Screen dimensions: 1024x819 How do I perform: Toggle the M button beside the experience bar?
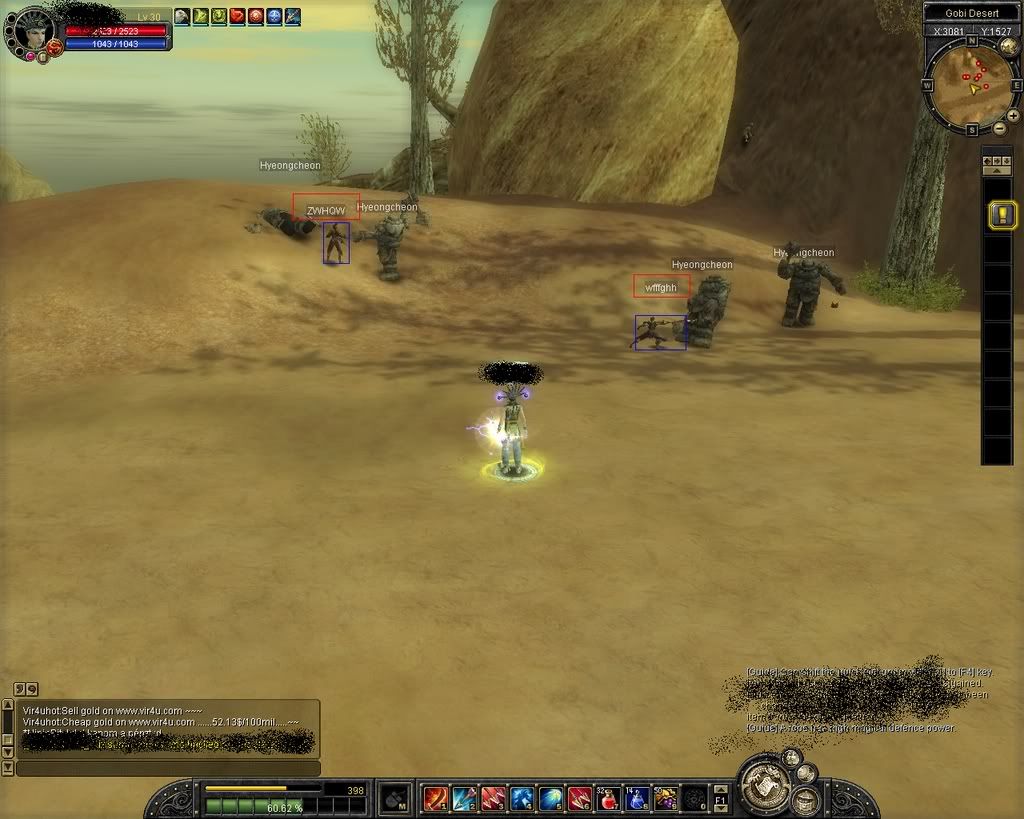tap(396, 799)
